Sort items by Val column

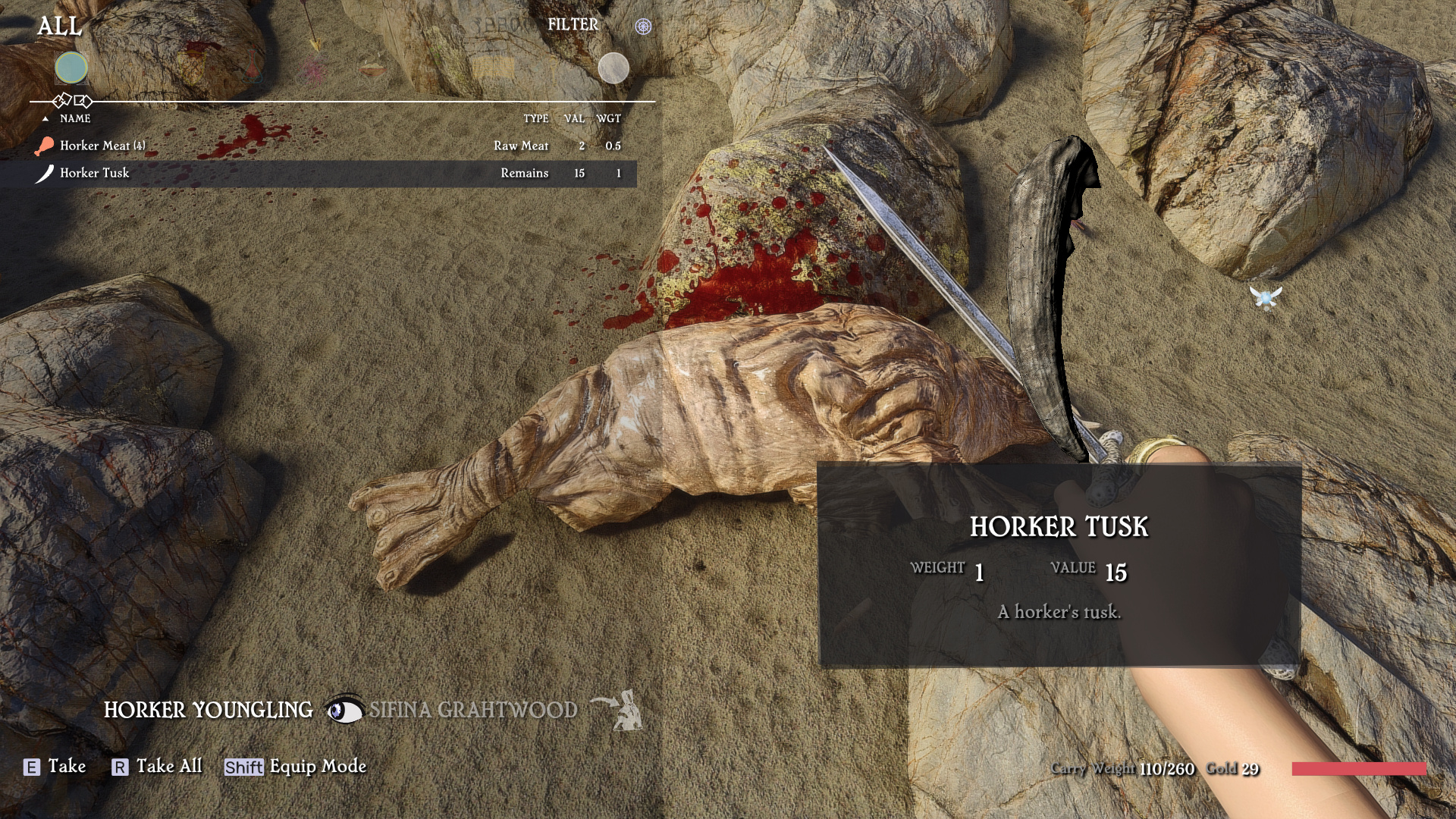point(574,119)
